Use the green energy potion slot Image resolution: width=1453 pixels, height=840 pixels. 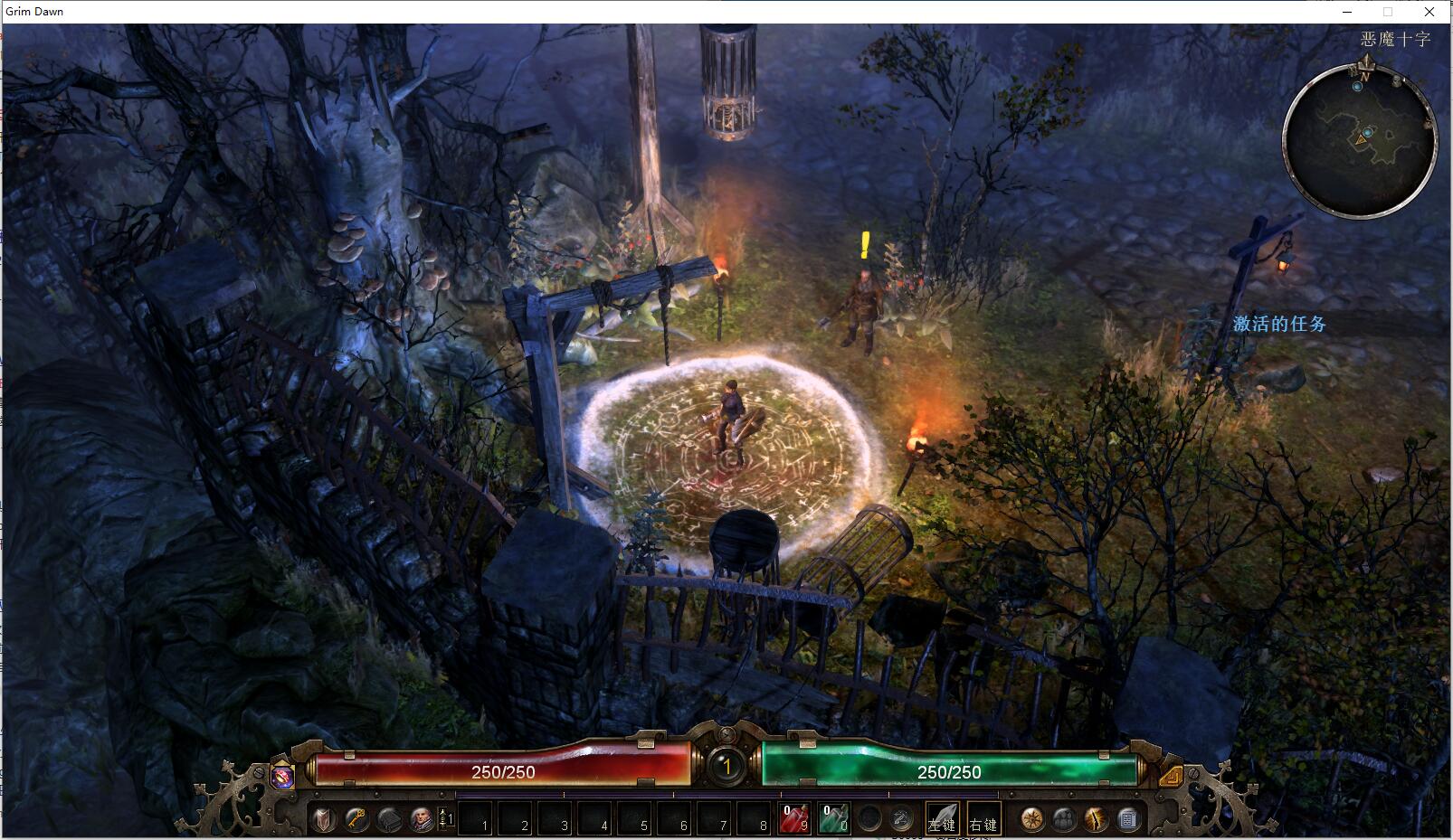coord(833,819)
